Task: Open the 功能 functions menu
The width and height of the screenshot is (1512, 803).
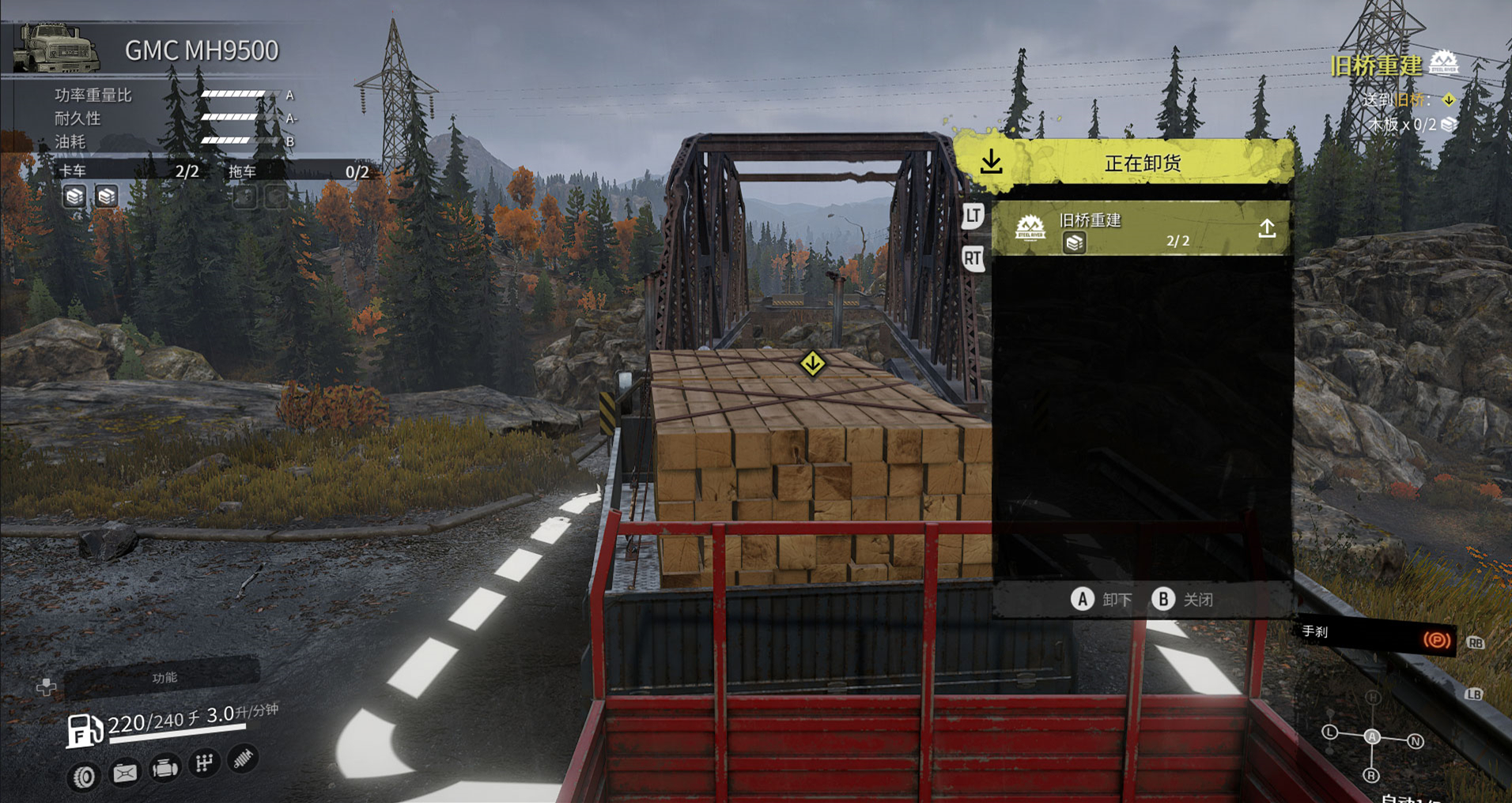Action: (x=163, y=678)
